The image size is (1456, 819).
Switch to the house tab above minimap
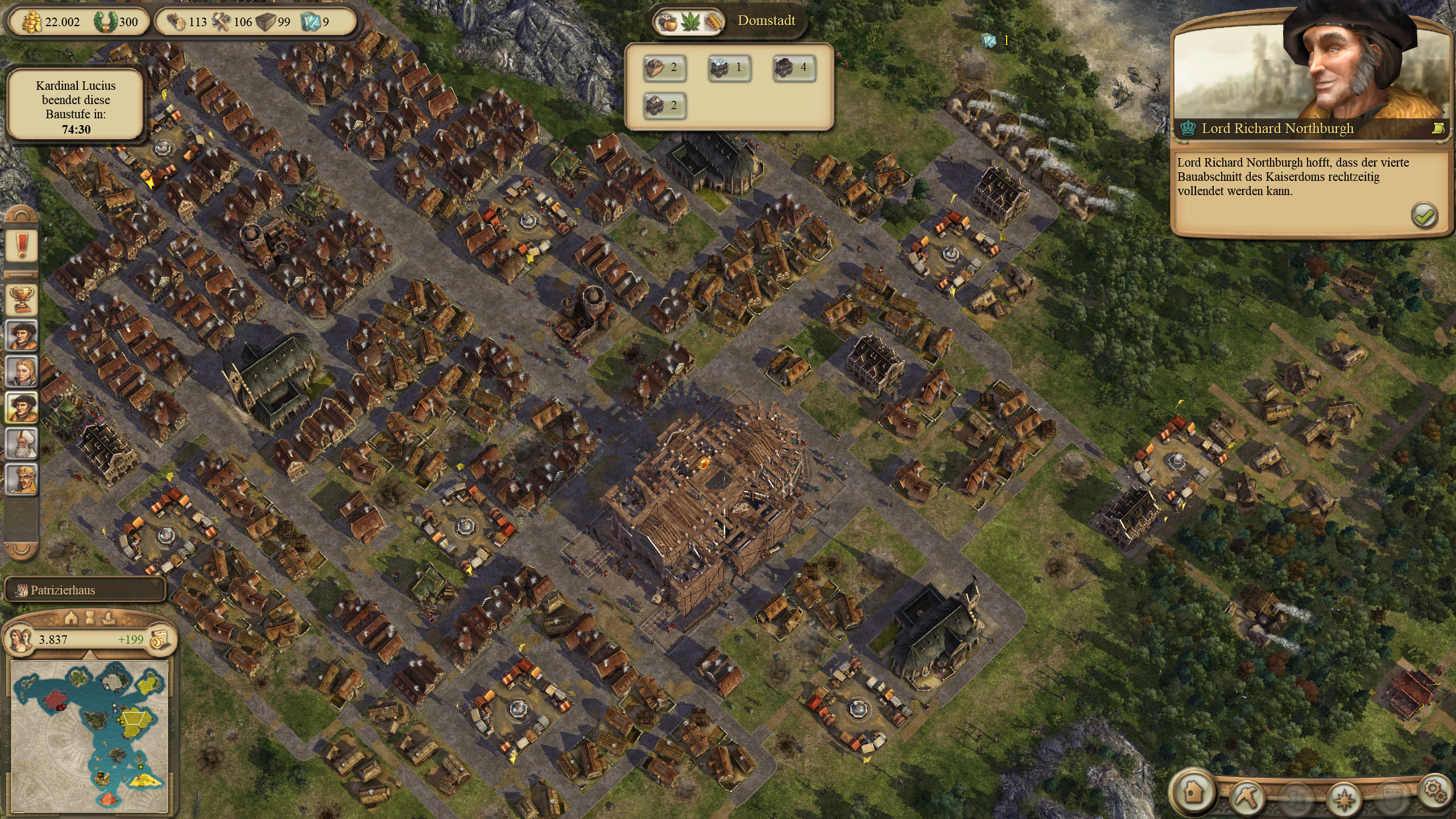72,617
